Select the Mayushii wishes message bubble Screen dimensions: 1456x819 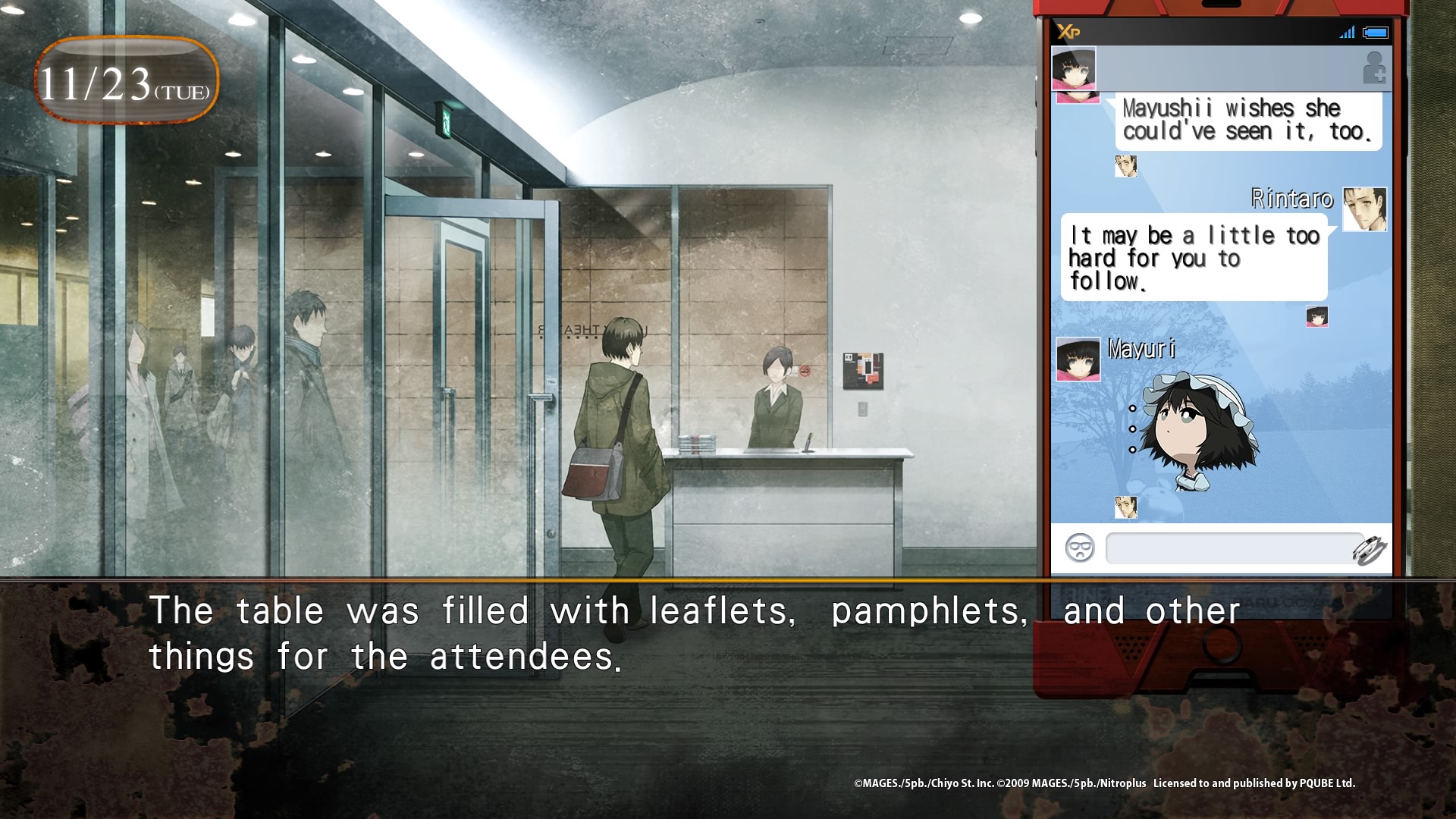(1247, 120)
